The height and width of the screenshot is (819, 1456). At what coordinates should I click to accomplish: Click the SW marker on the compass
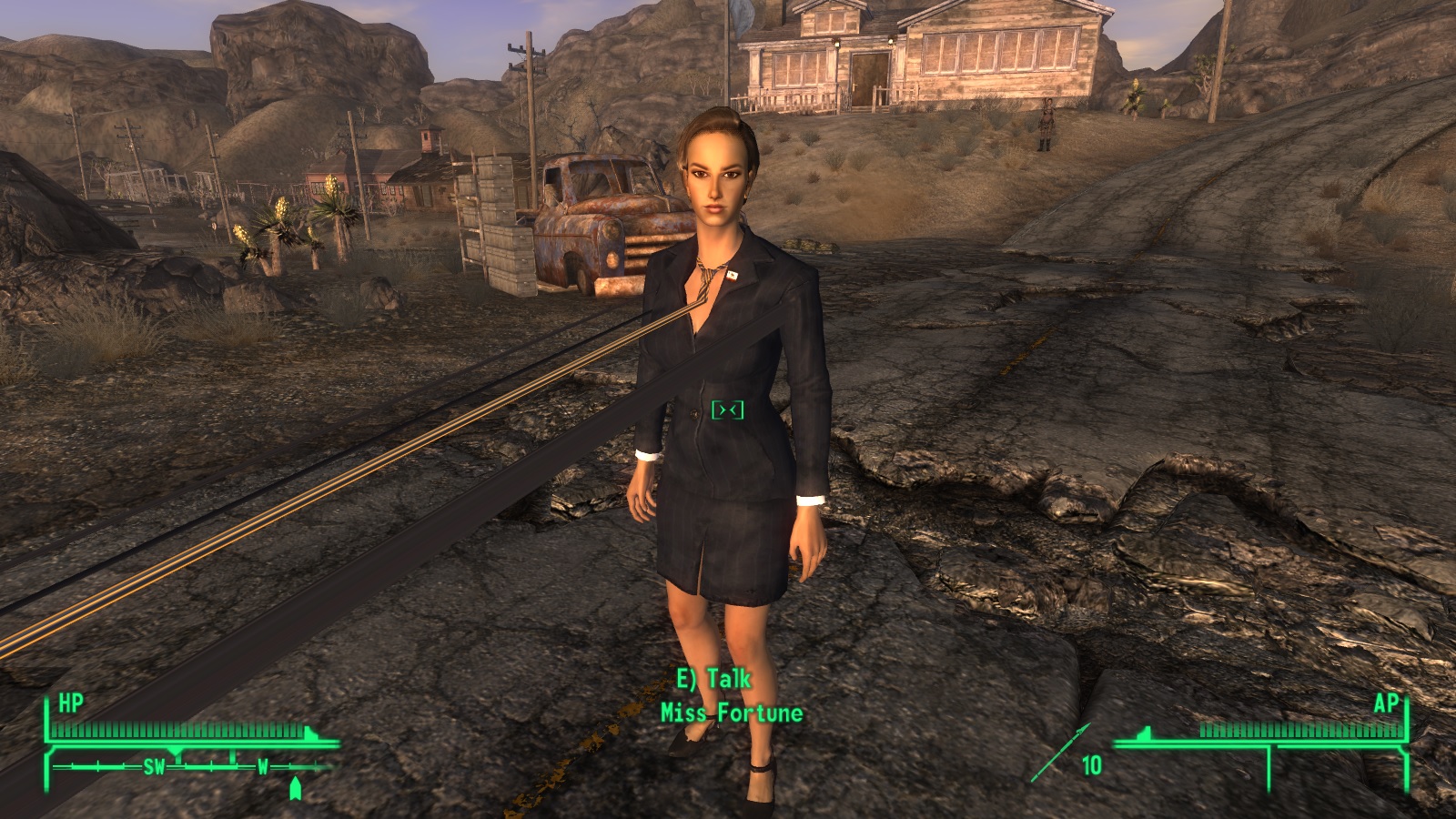point(155,766)
